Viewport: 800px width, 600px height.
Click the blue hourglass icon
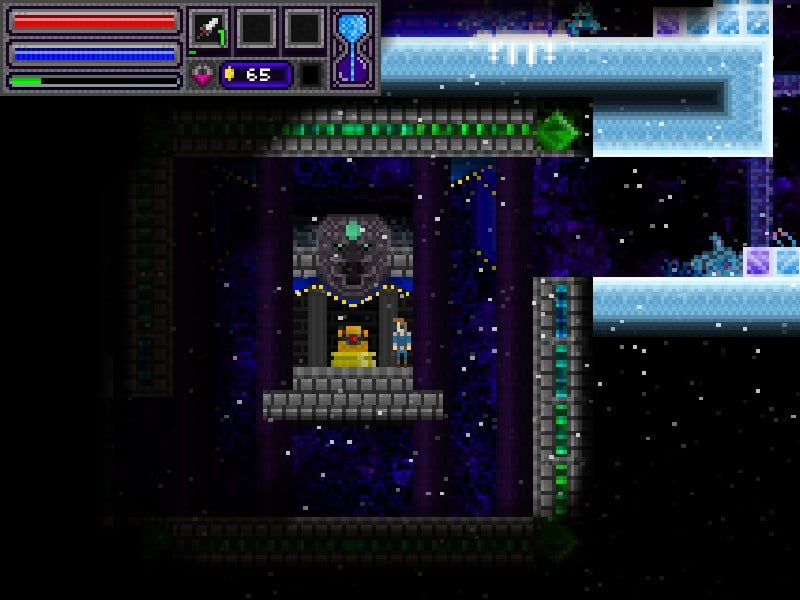coord(353,47)
